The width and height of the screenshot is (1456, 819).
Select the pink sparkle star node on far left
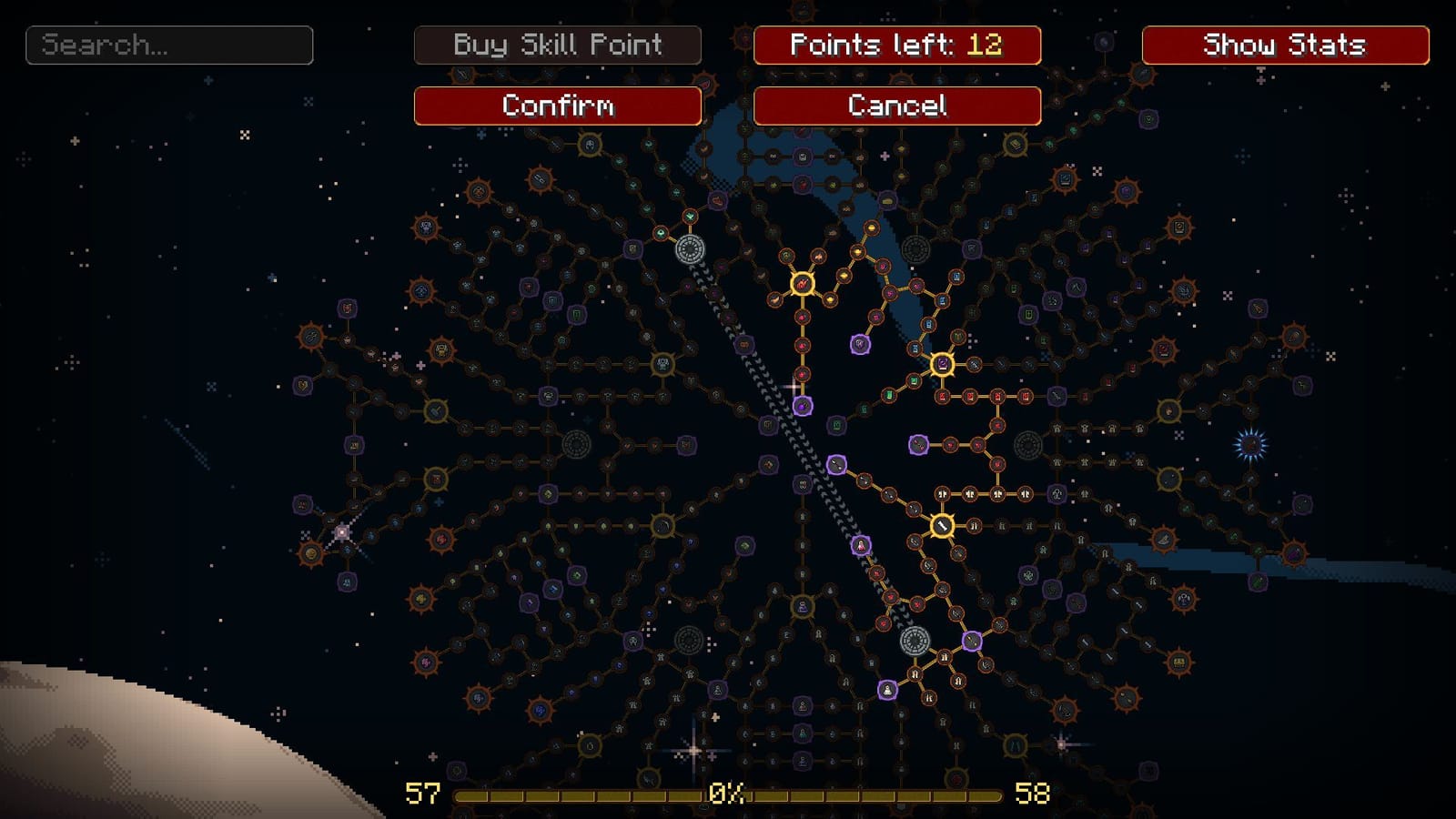pos(342,532)
